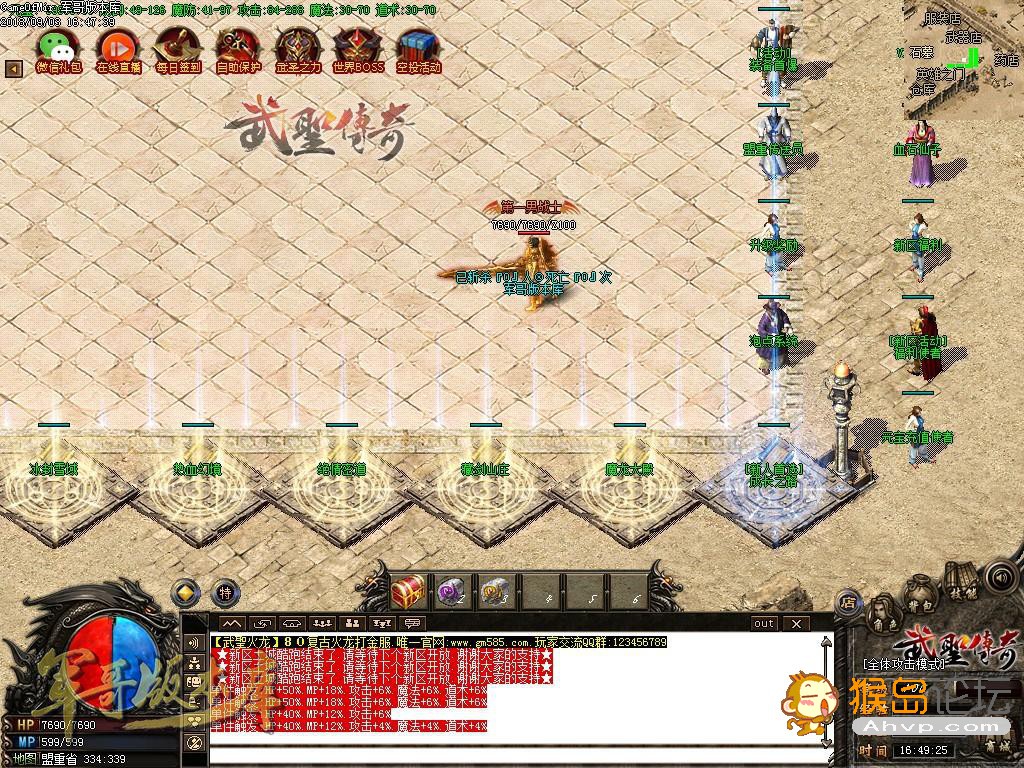Open the 空投活动 airdrop event icon
The image size is (1024, 768).
[x=418, y=48]
